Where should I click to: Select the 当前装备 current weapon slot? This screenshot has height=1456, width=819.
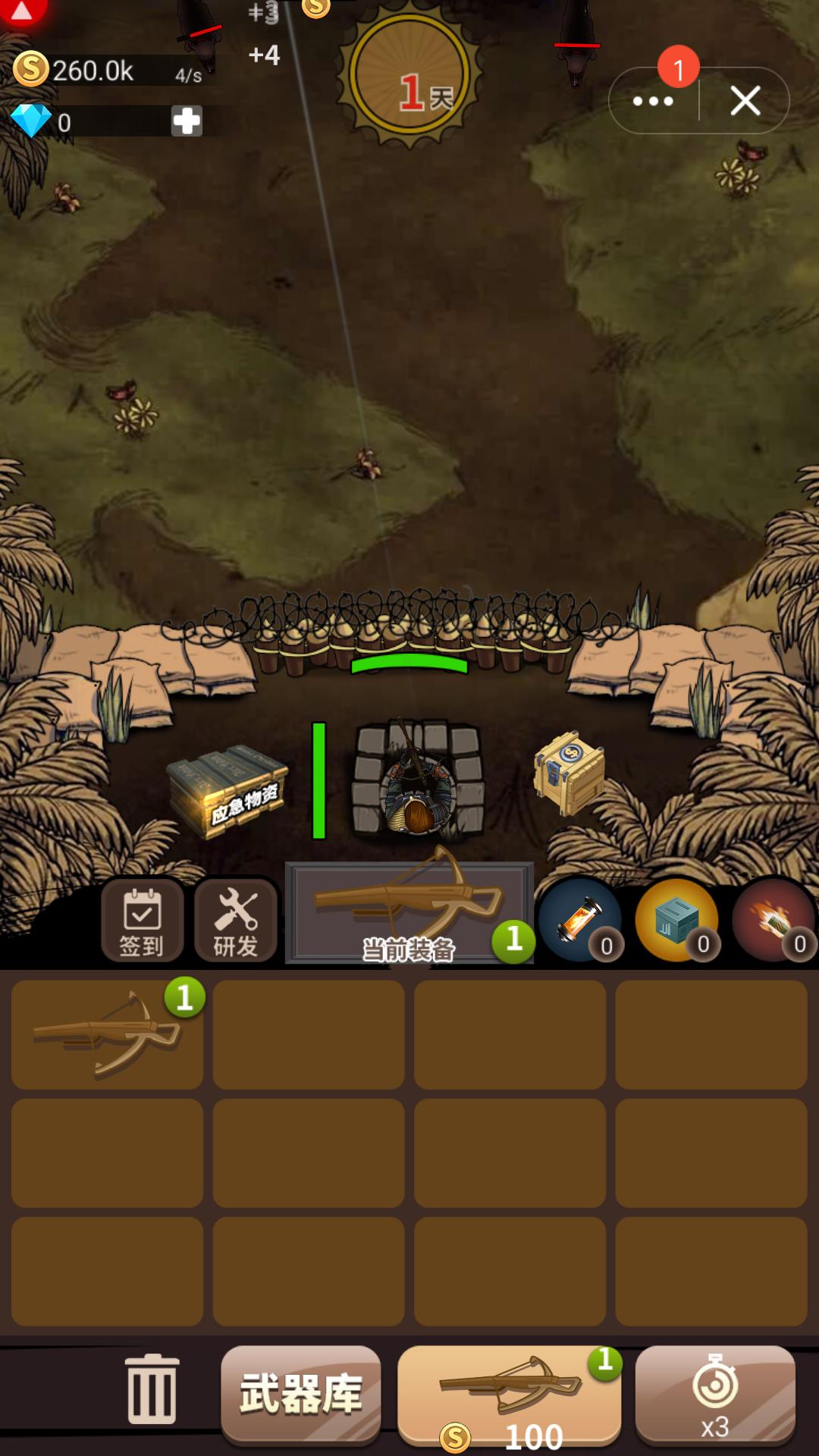coord(409,914)
